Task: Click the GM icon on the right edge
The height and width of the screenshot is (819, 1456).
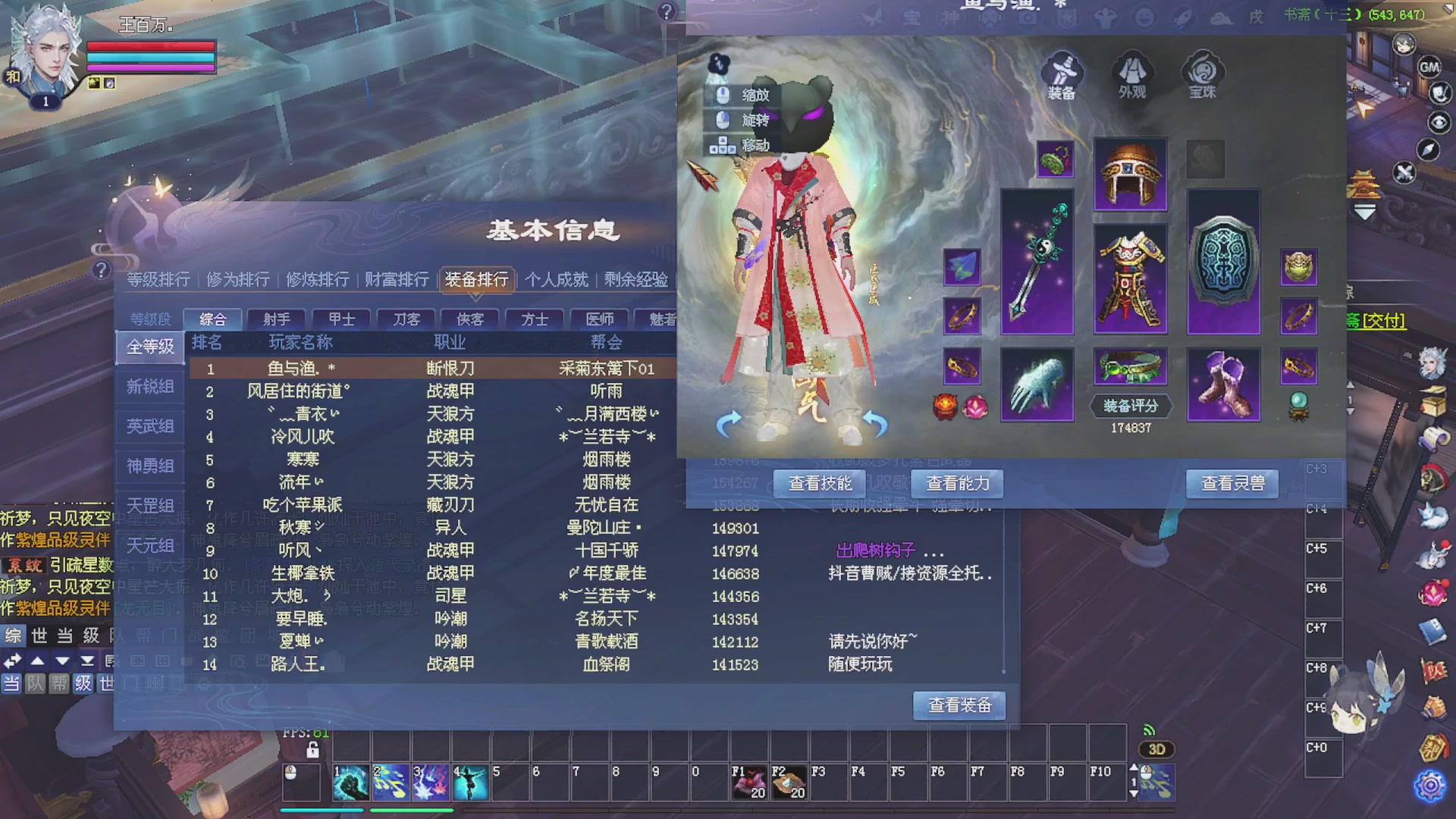Action: pos(1429,68)
